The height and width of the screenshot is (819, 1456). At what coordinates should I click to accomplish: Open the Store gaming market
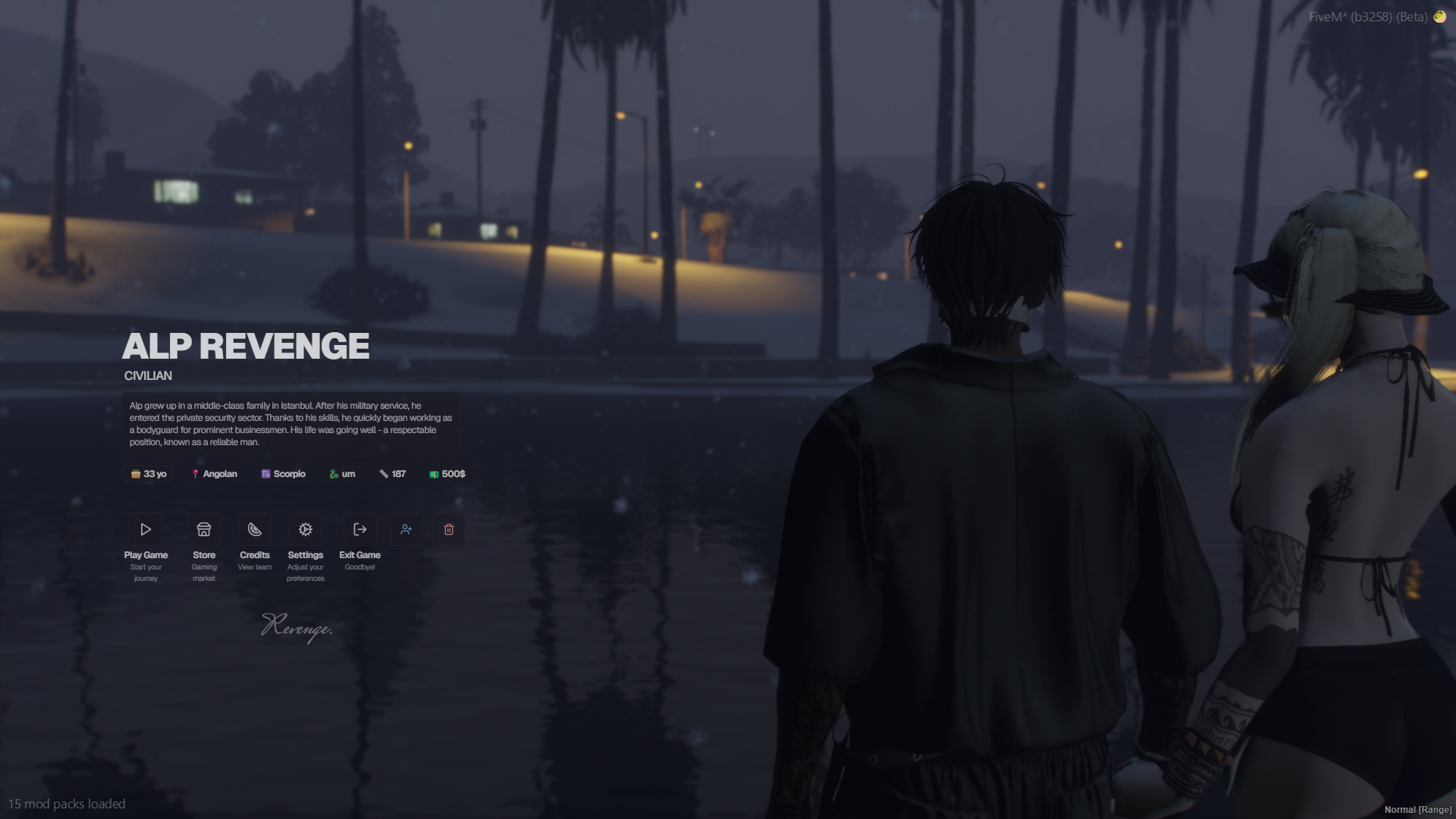(204, 529)
